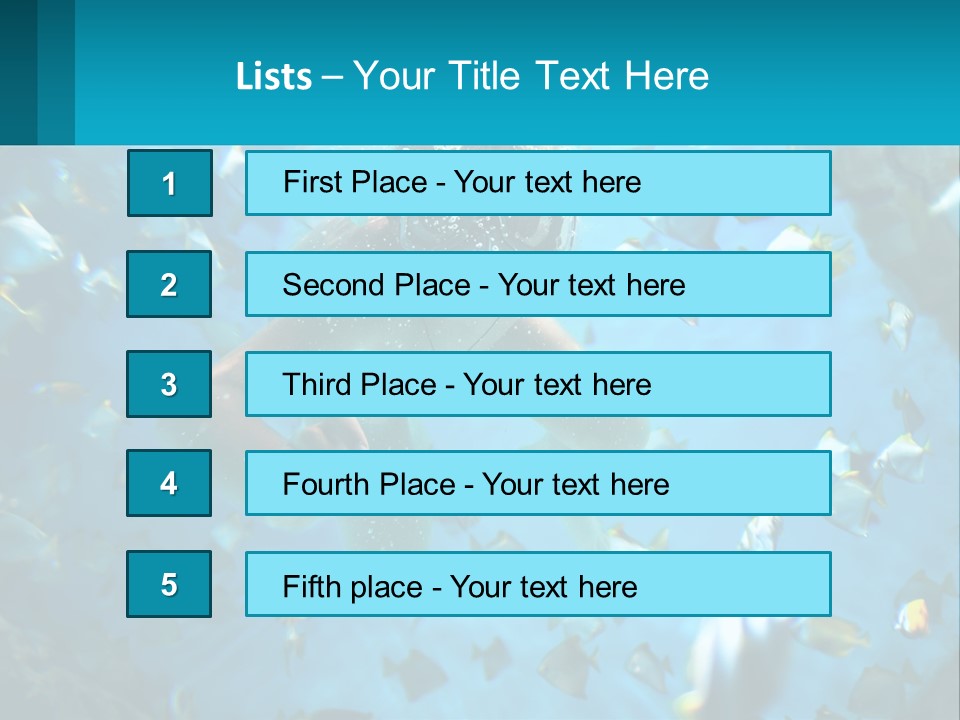Select the number 1 box
The image size is (960, 720).
point(170,183)
